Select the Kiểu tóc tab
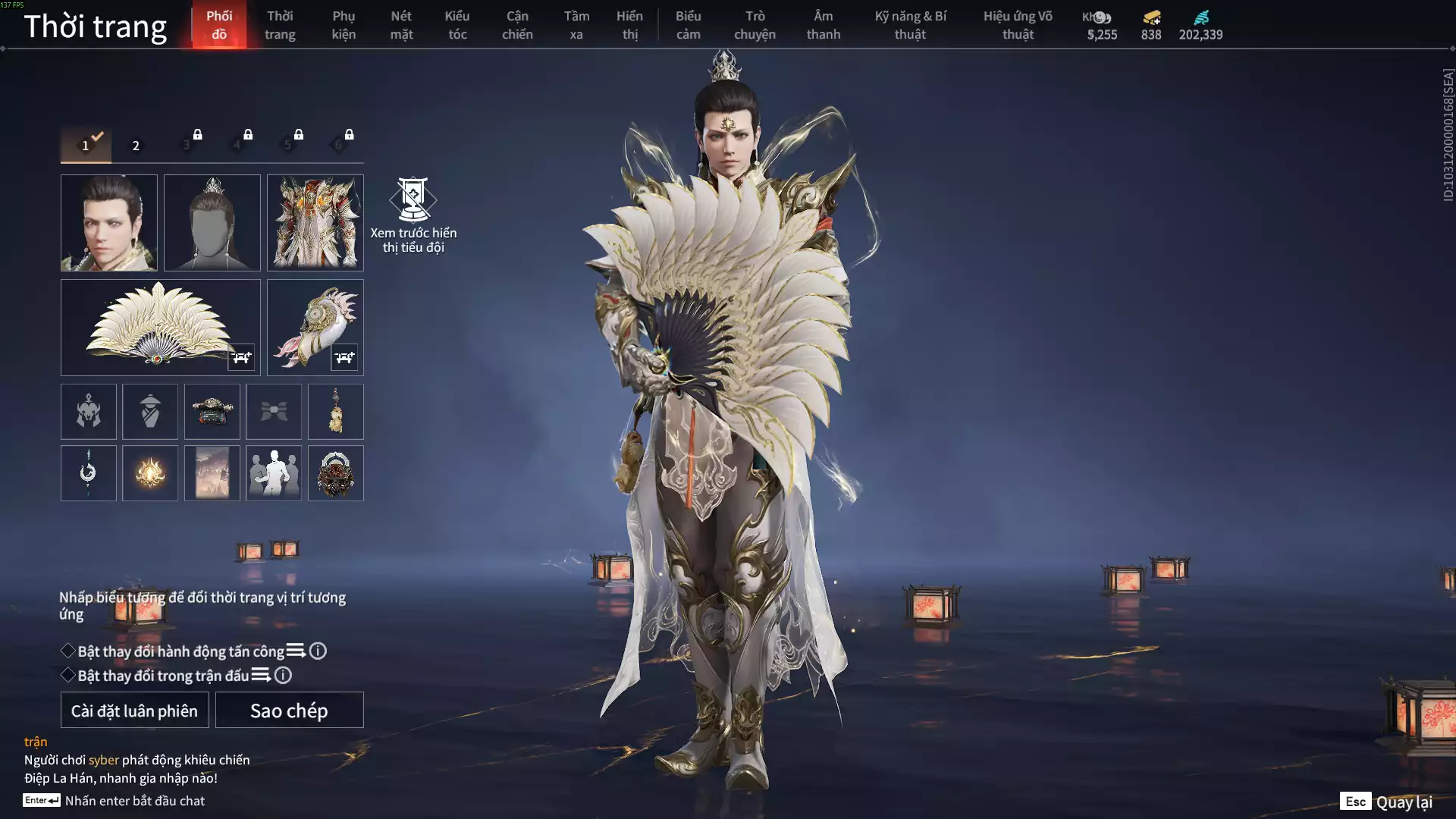Image resolution: width=1456 pixels, height=819 pixels. [457, 25]
